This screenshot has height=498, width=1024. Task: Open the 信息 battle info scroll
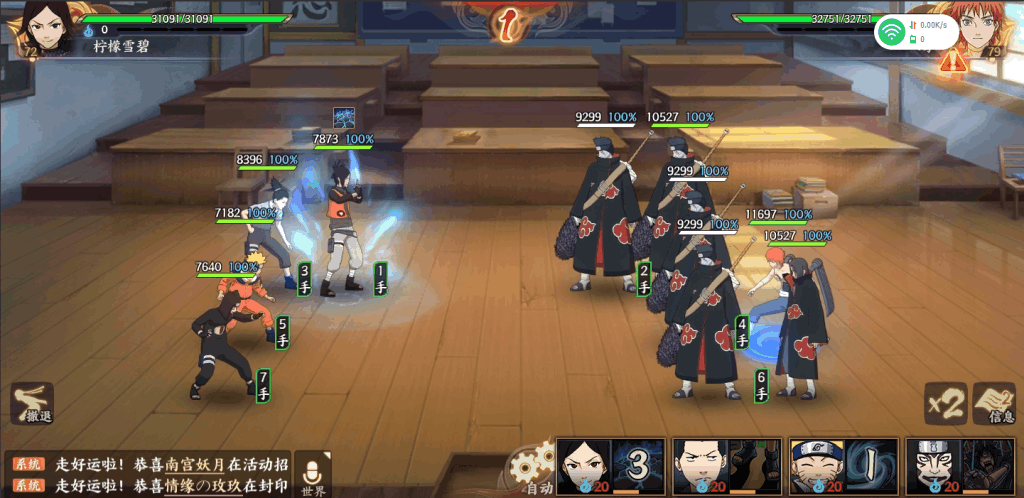pos(993,403)
